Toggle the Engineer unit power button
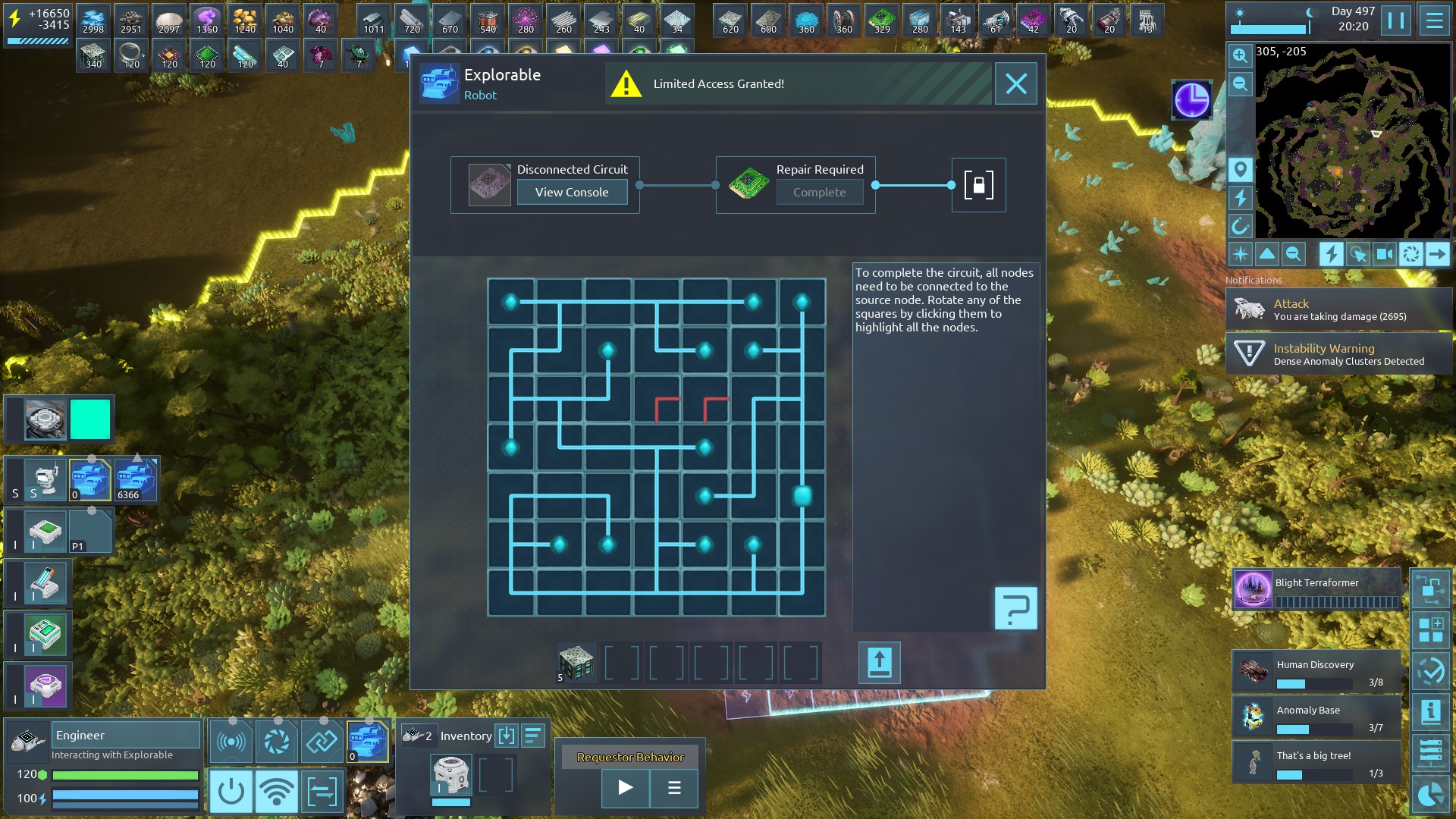The width and height of the screenshot is (1456, 819). (x=231, y=792)
